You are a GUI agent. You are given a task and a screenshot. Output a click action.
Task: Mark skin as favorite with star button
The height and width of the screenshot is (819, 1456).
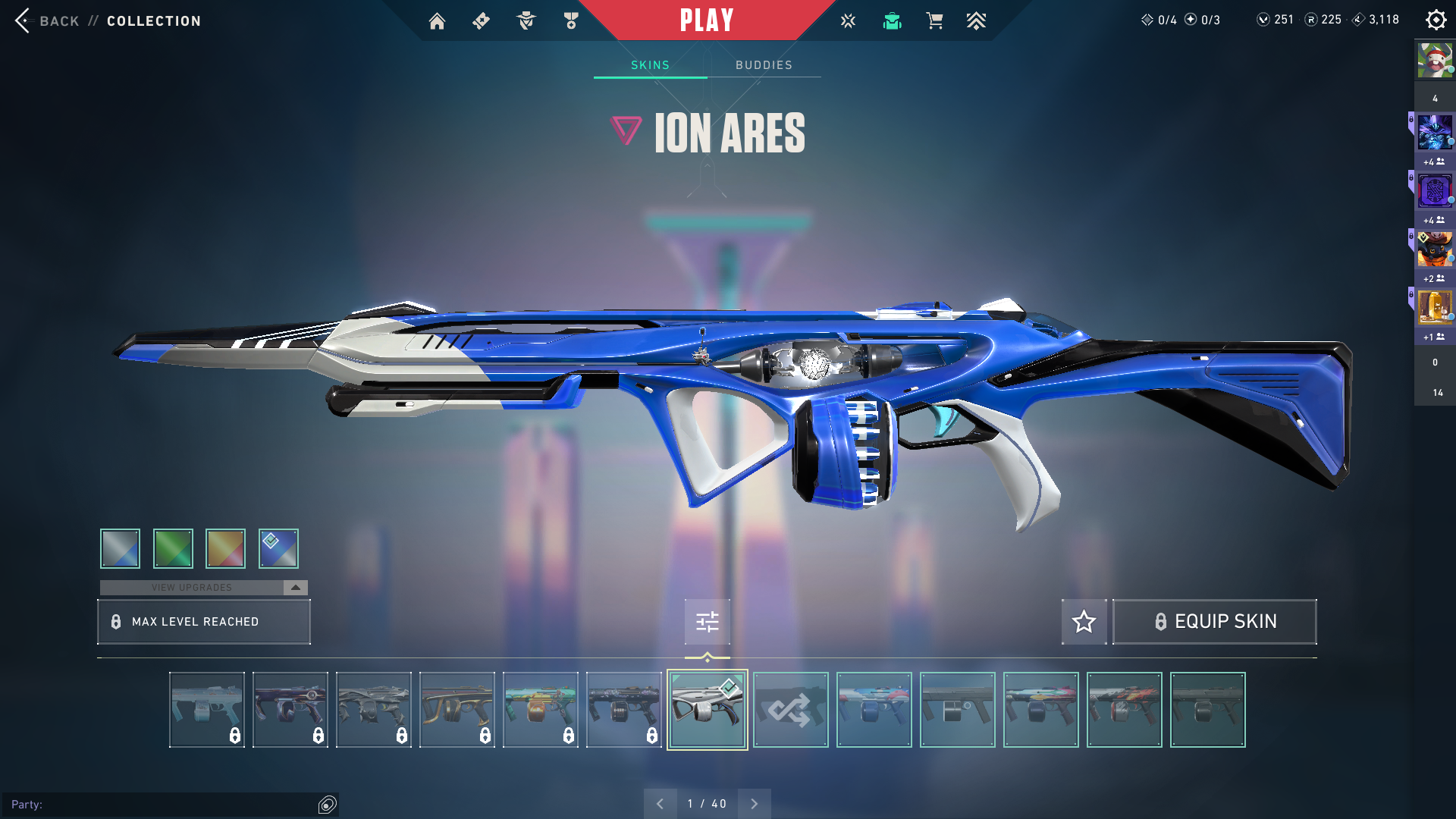pos(1084,622)
